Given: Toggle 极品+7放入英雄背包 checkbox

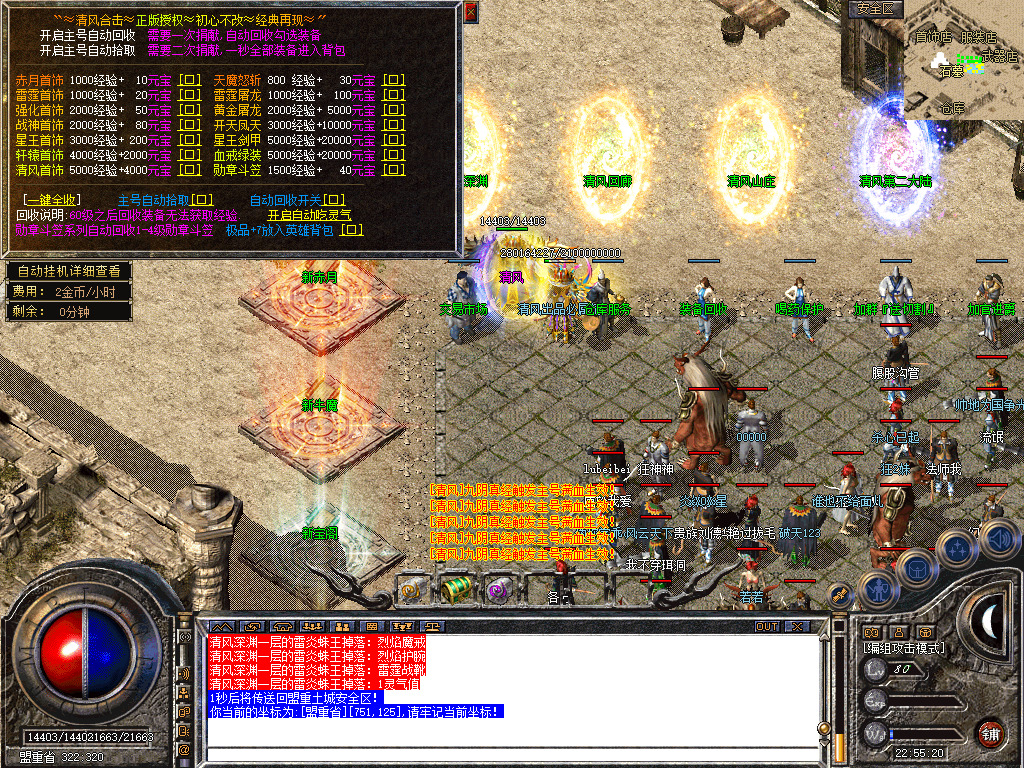Looking at the screenshot, I should 351,230.
